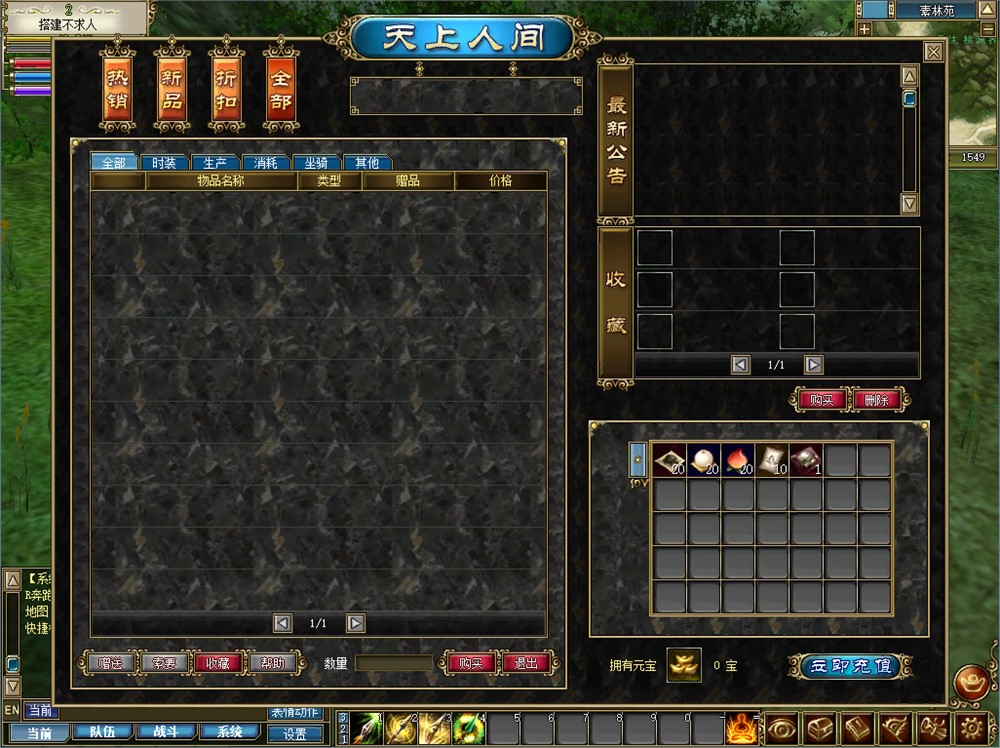Image resolution: width=1000 pixels, height=748 pixels.
Task: Select the 新品 new items banner
Action: [x=172, y=89]
